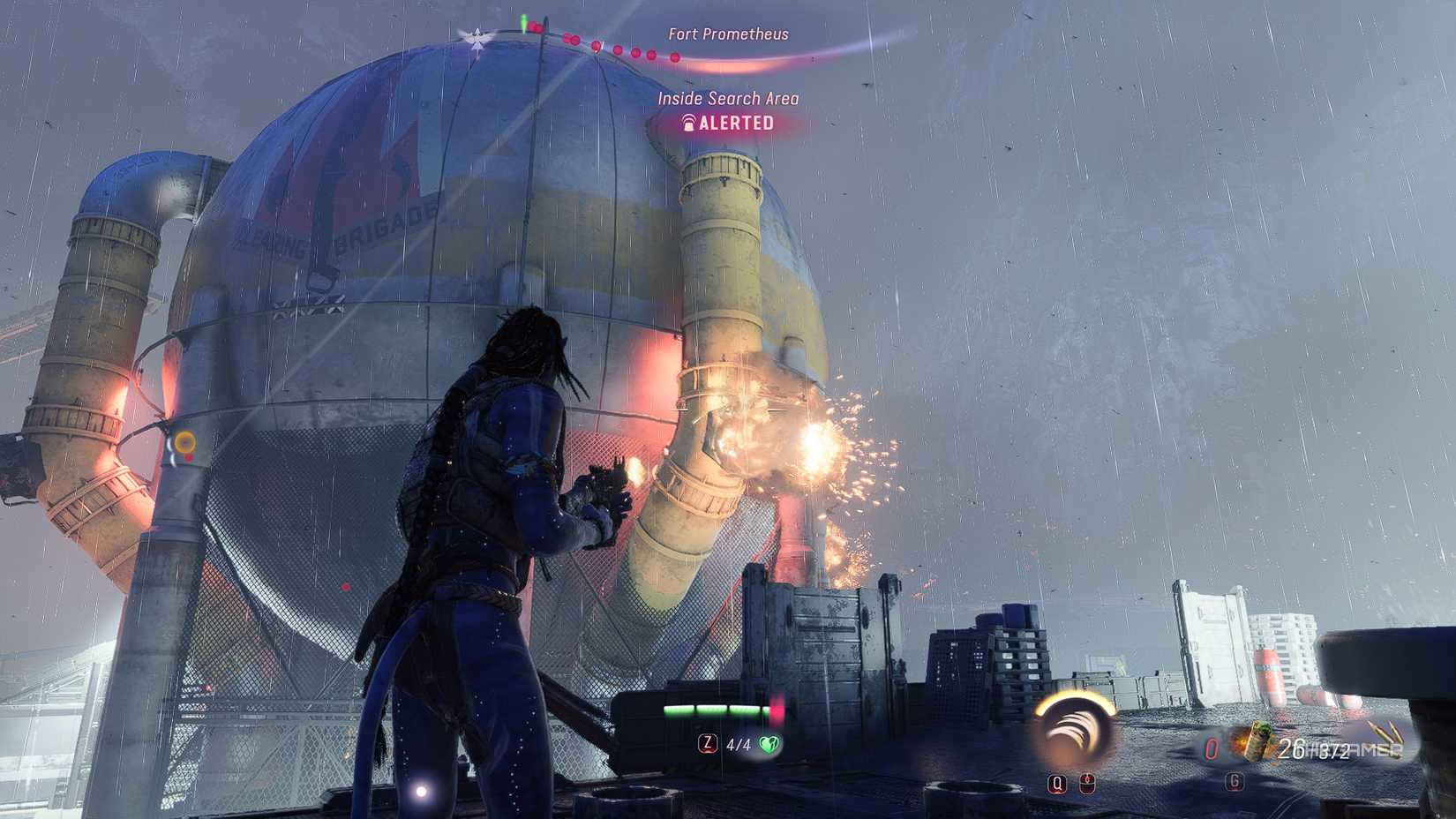Select the grenade icon above G
The width and height of the screenshot is (1456, 819).
tap(1257, 741)
